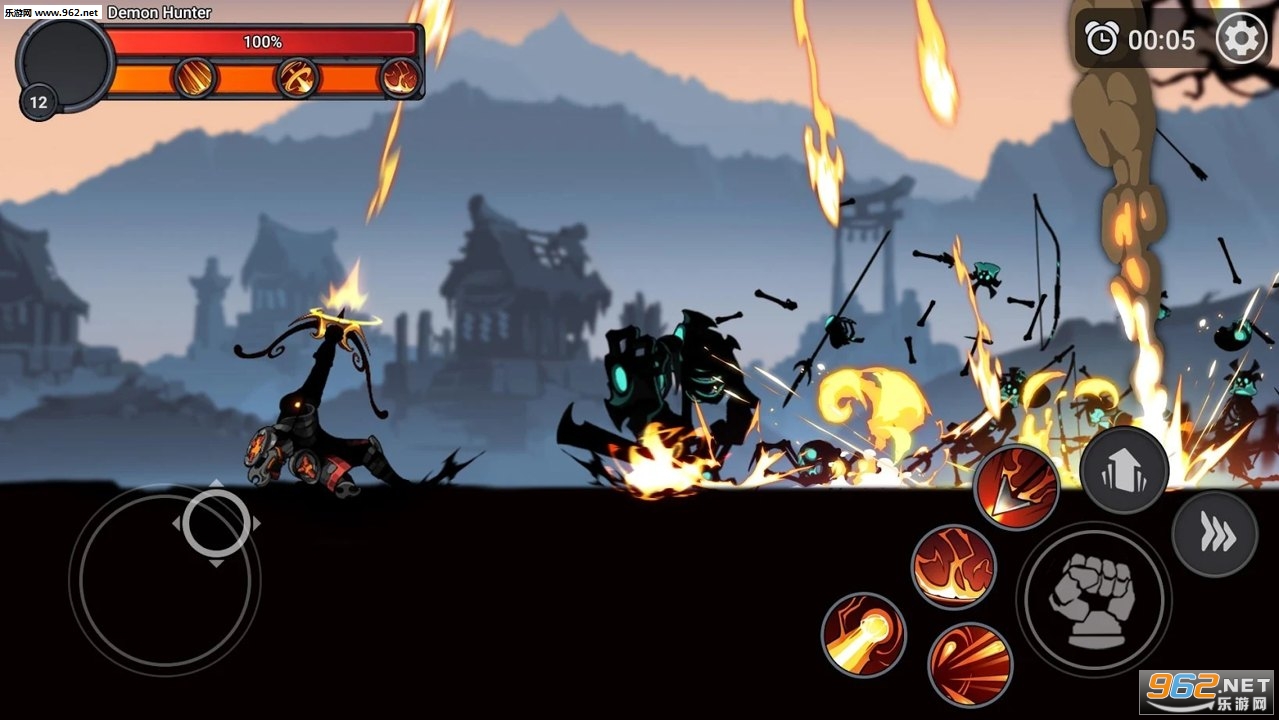Use the triple-chevron dash button
1279x720 pixels.
click(1215, 535)
